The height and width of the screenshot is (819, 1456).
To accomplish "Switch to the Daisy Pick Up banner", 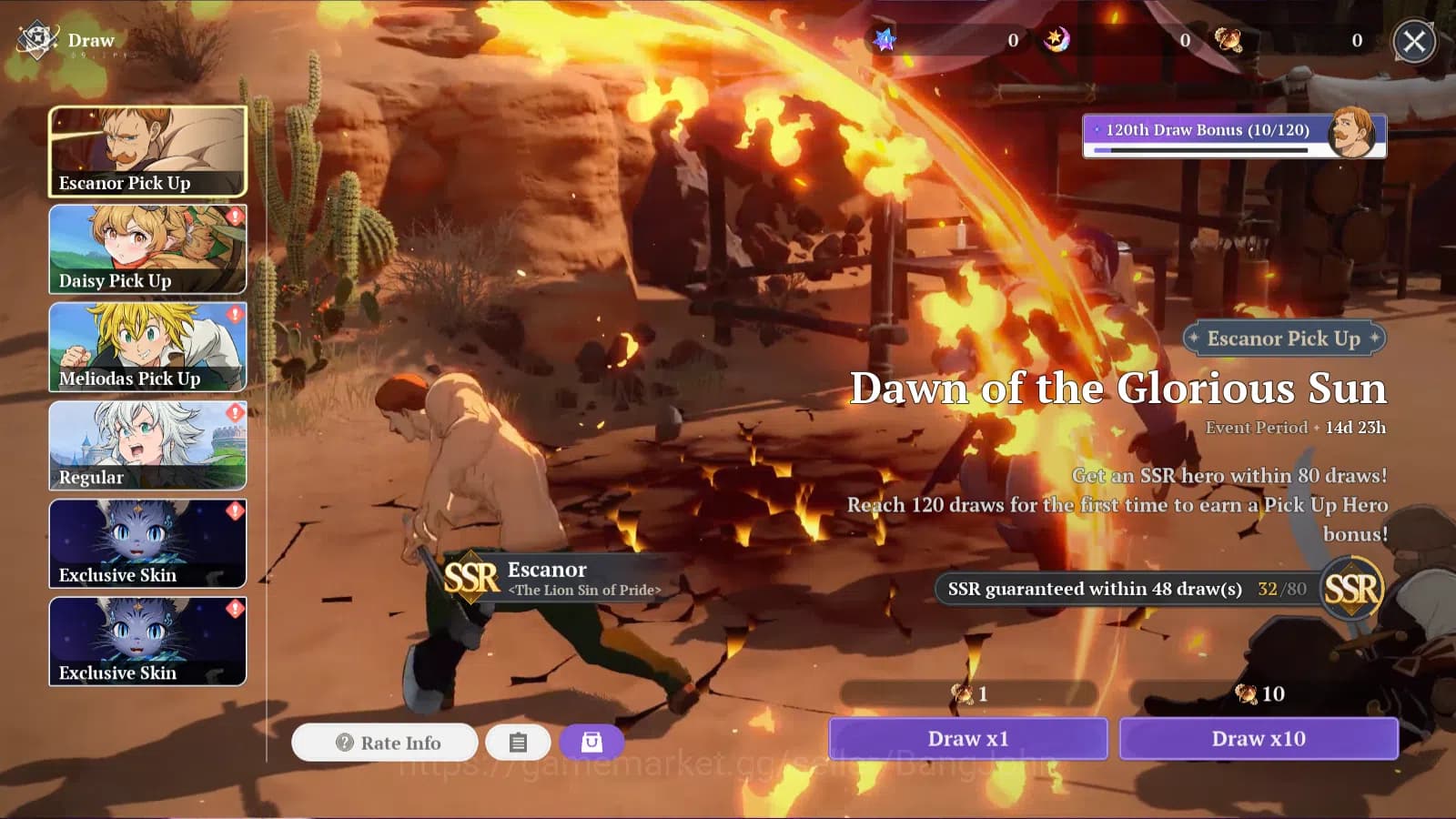I will (x=147, y=249).
